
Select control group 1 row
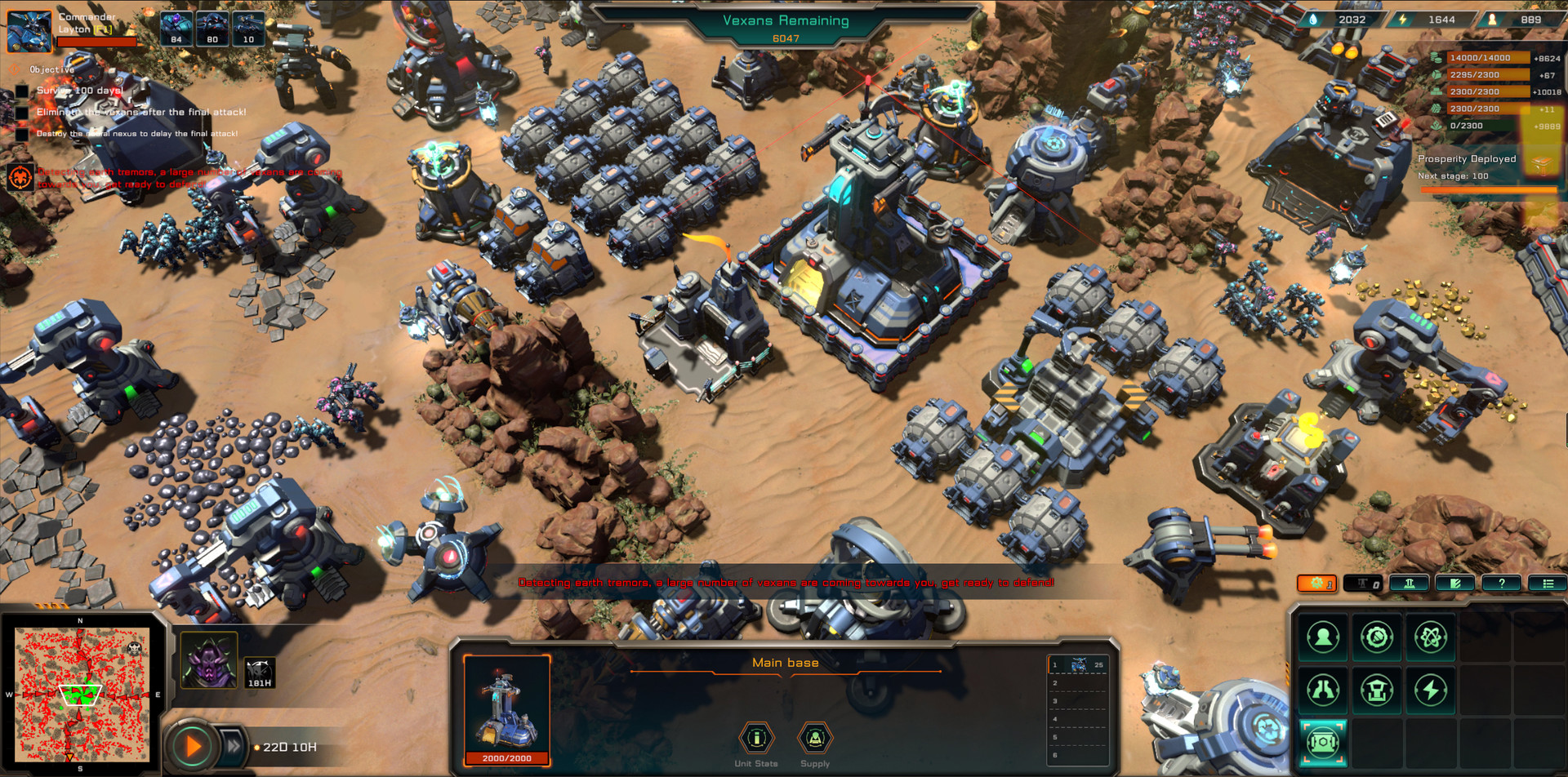coord(1078,664)
